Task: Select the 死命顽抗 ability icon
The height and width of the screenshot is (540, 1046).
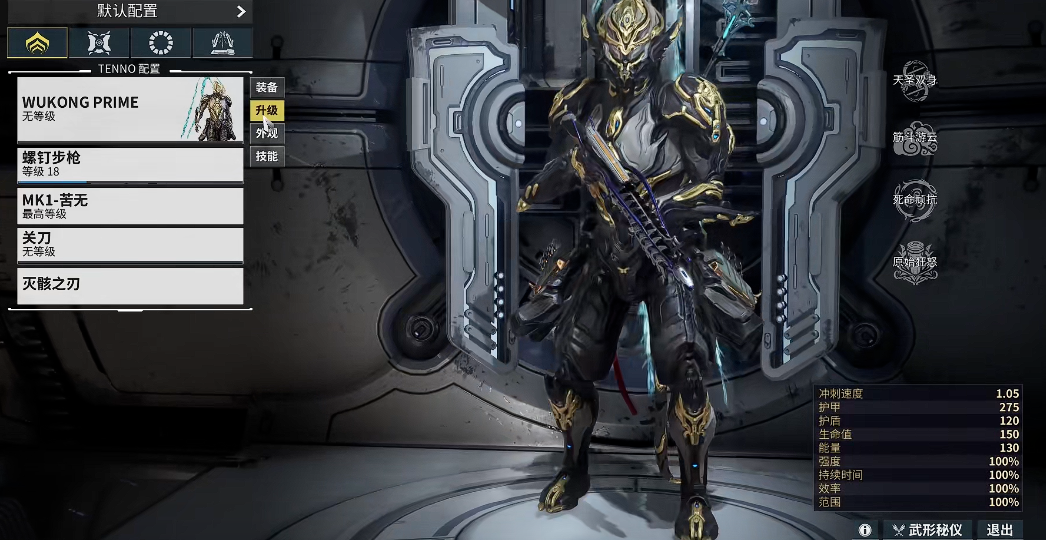Action: click(x=915, y=200)
